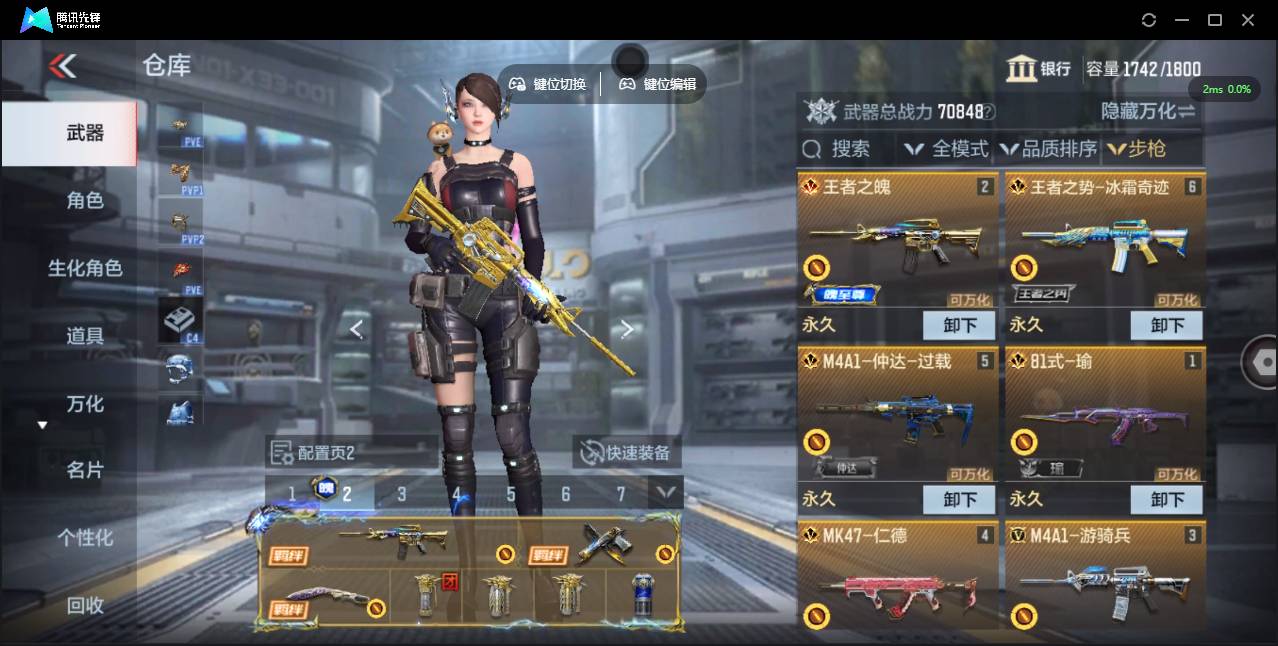Open the 回收 tab
The width and height of the screenshot is (1278, 646).
pos(85,605)
